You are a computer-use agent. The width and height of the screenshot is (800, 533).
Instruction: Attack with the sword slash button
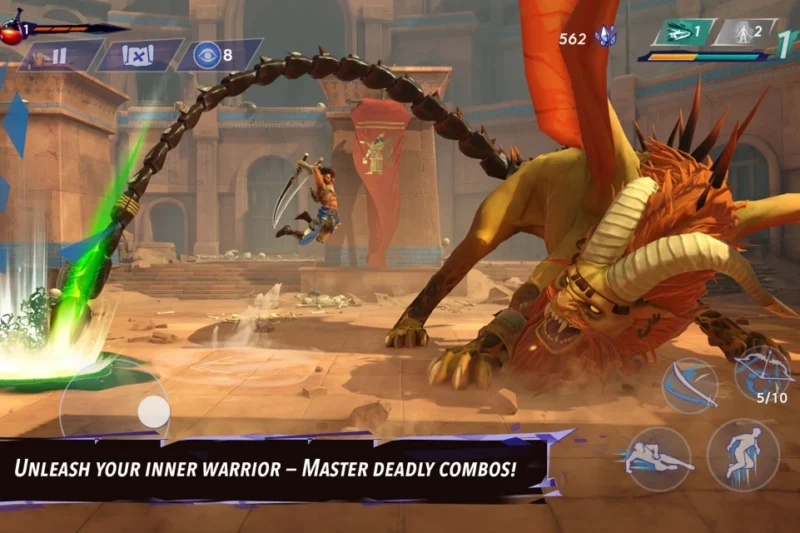coord(690,385)
